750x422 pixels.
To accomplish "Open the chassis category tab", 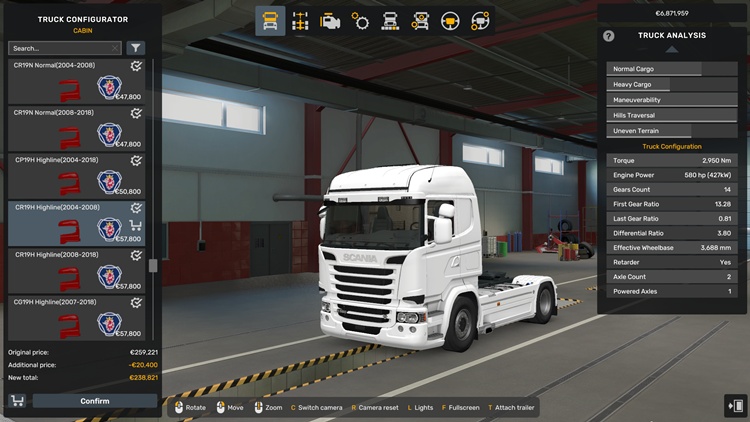I will (x=300, y=21).
